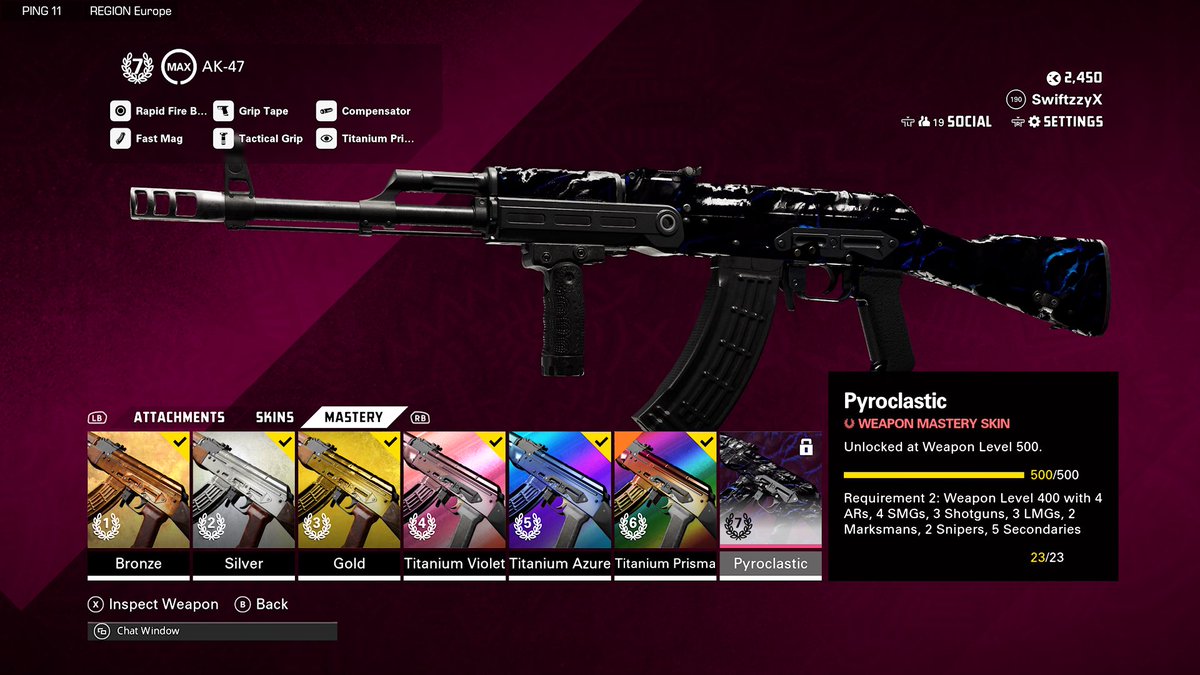
Task: Select the Gold mastery skin
Action: point(348,493)
